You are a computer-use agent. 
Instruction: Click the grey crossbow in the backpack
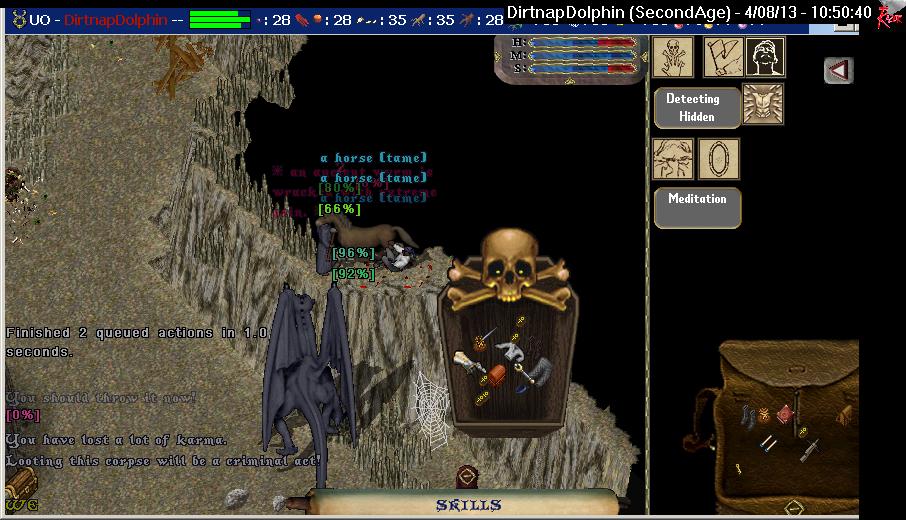click(811, 447)
